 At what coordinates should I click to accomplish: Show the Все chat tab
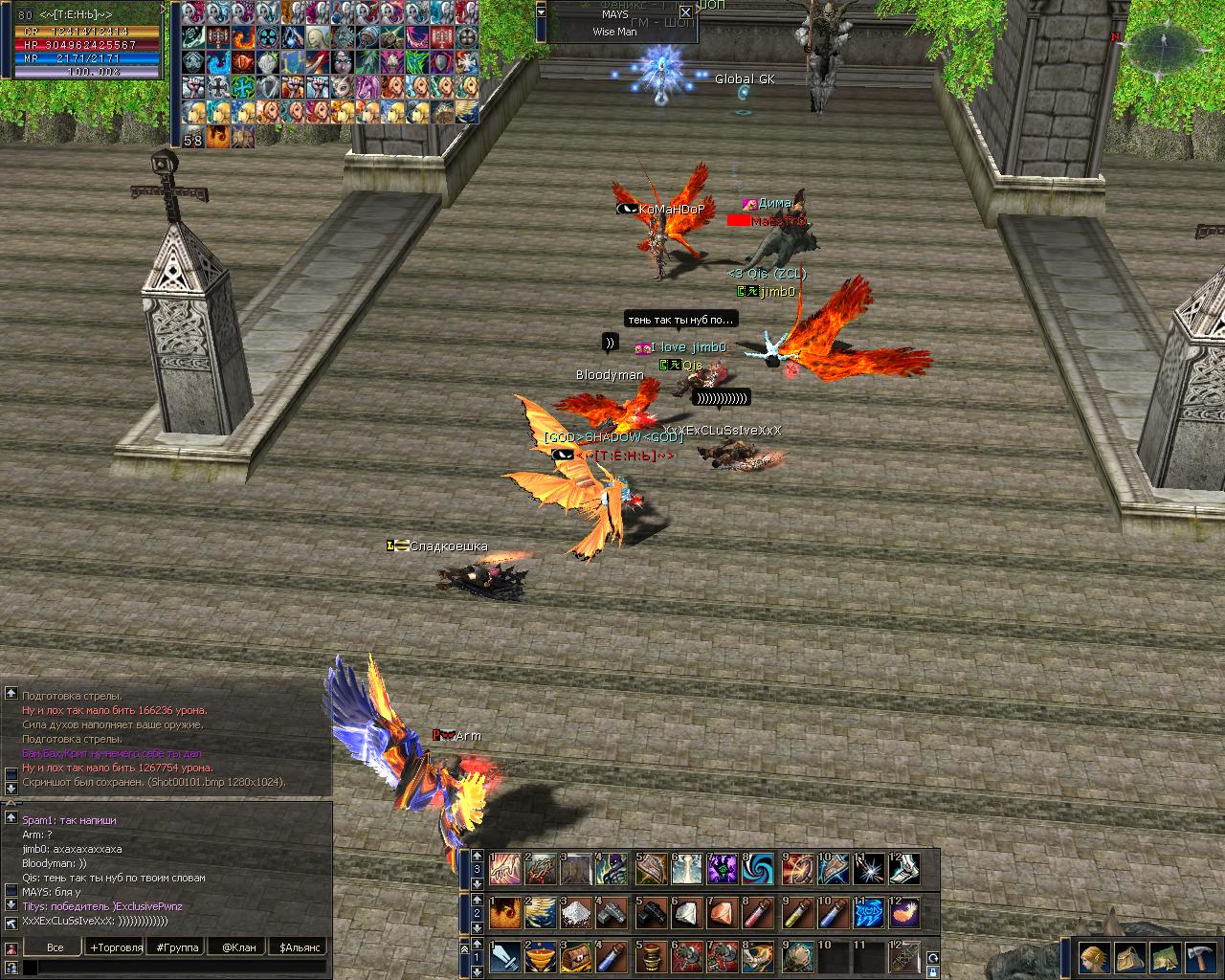56,947
